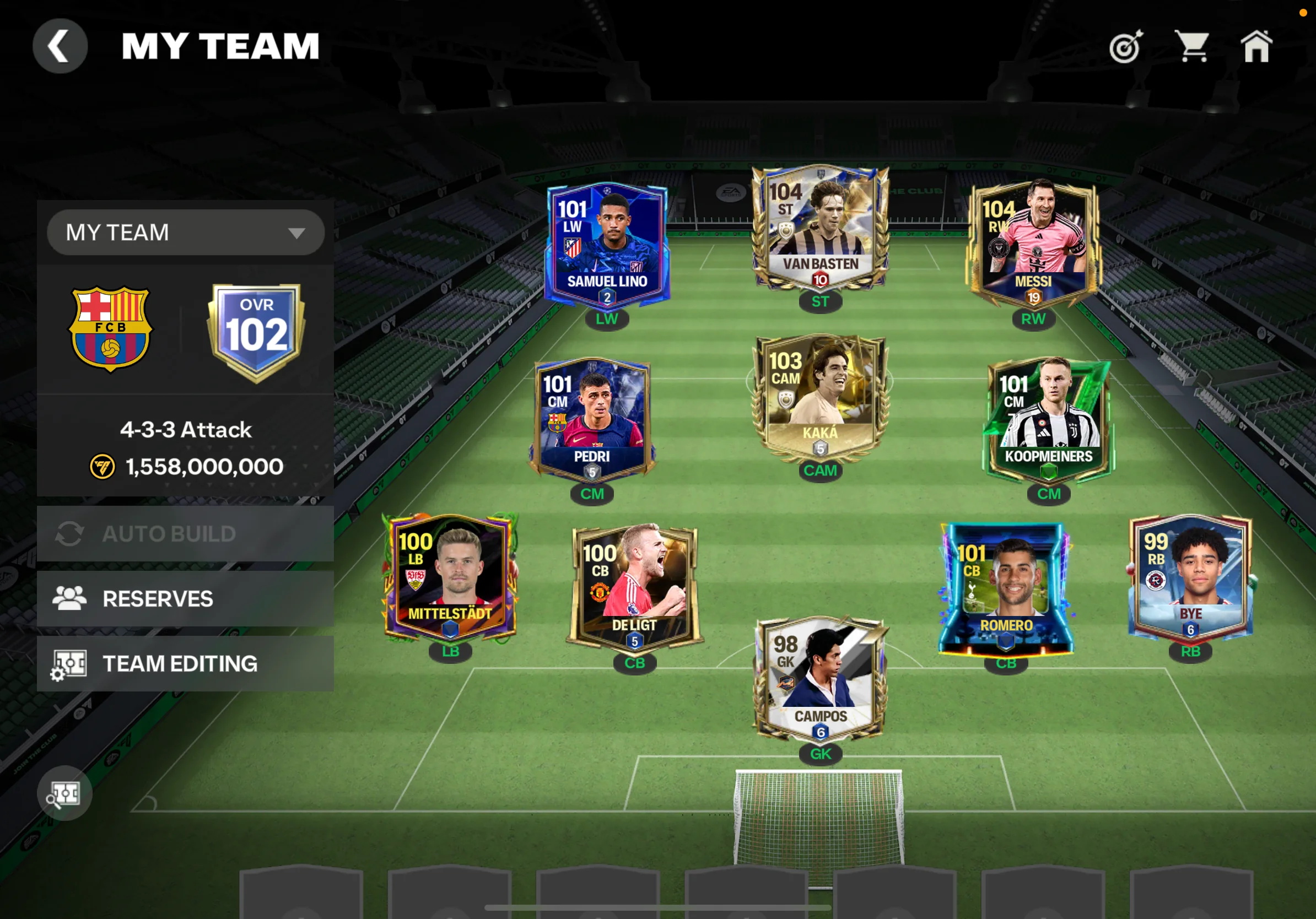Image resolution: width=1316 pixels, height=919 pixels.
Task: Select the De Ligt CB card
Action: (634, 590)
